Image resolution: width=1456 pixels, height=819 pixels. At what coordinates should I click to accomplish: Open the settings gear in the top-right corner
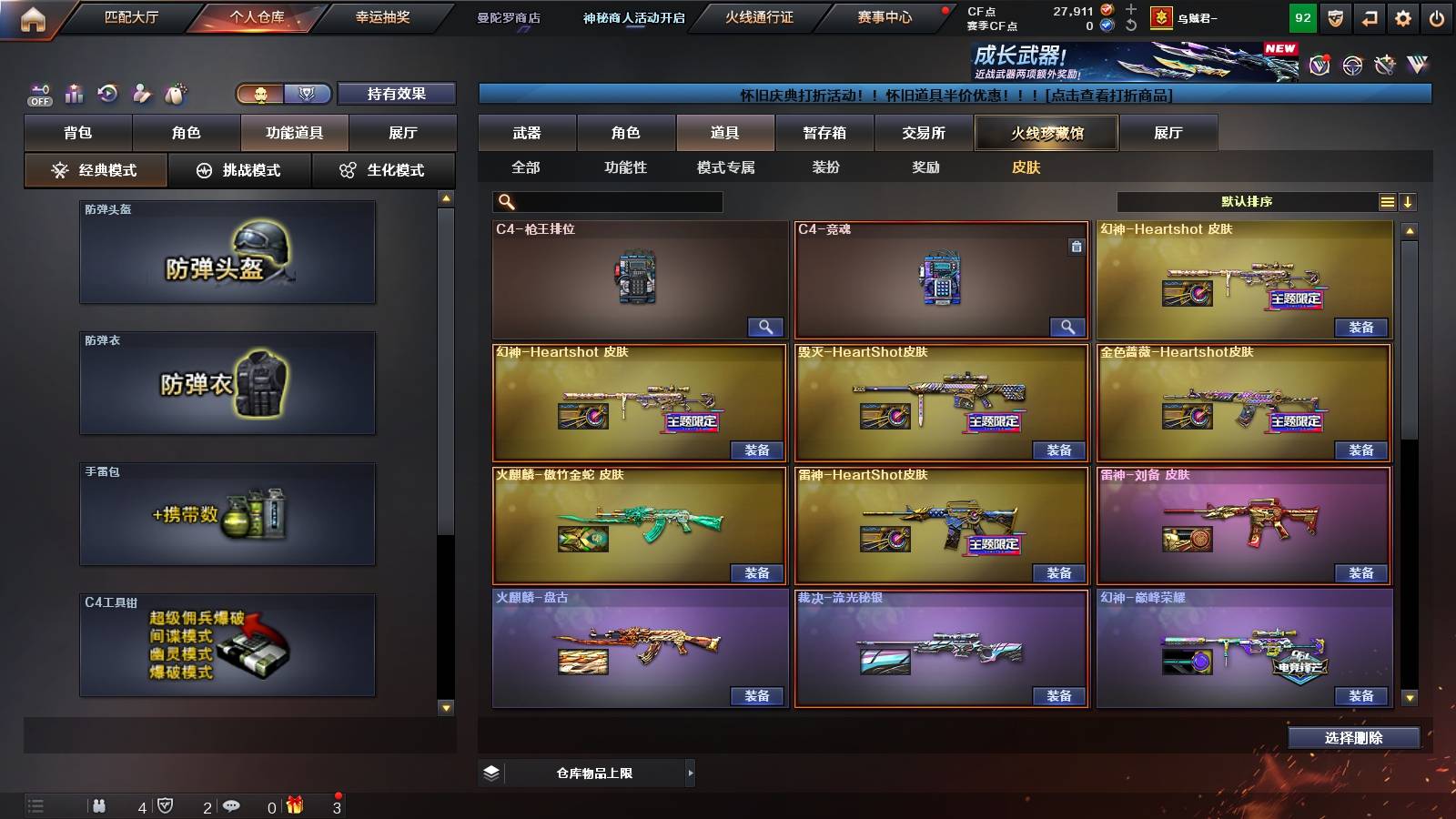coord(1401,17)
